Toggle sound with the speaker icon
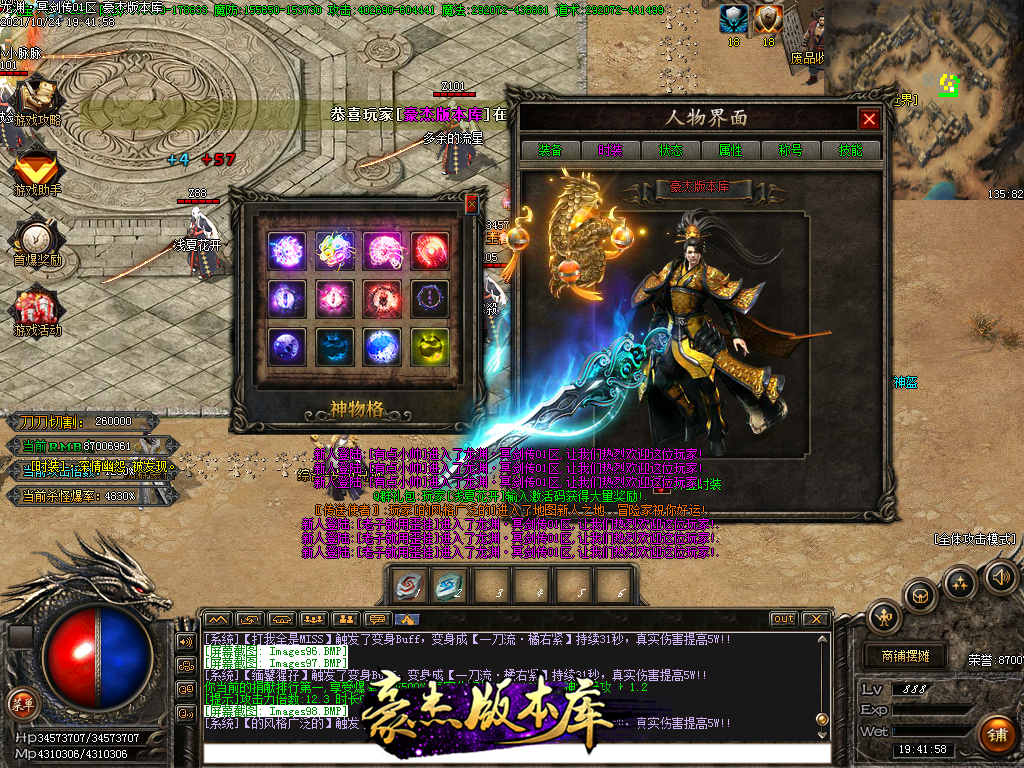This screenshot has height=768, width=1024. [x=1000, y=576]
